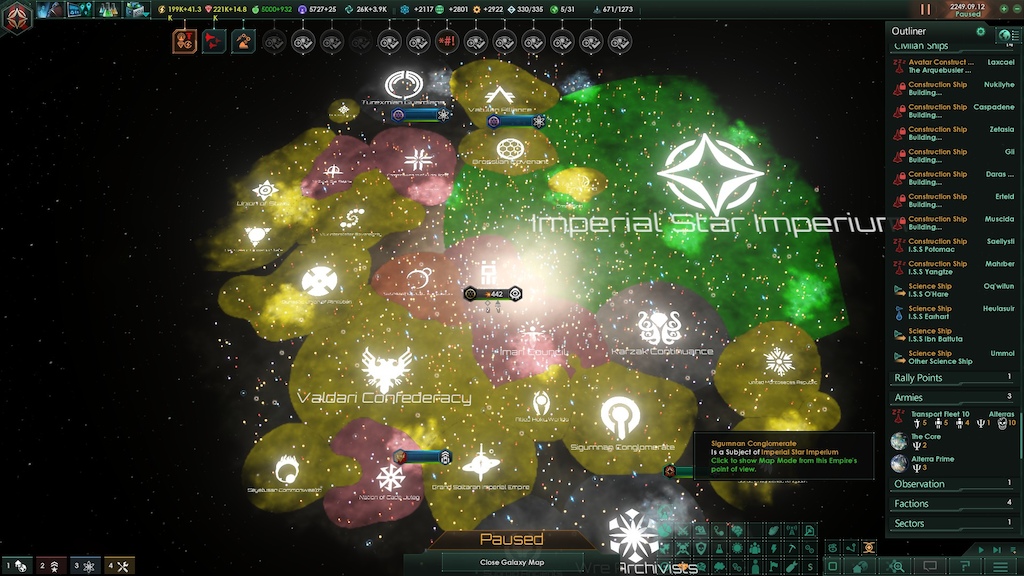Select fleet group 4 with wrench icon

coord(119,566)
